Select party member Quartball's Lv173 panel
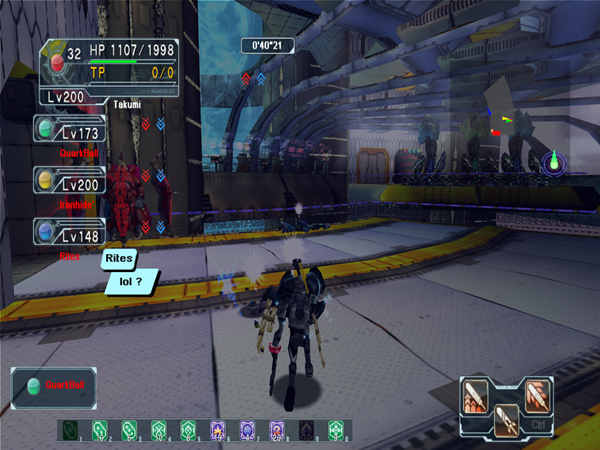This screenshot has width=600, height=450. pyautogui.click(x=69, y=130)
